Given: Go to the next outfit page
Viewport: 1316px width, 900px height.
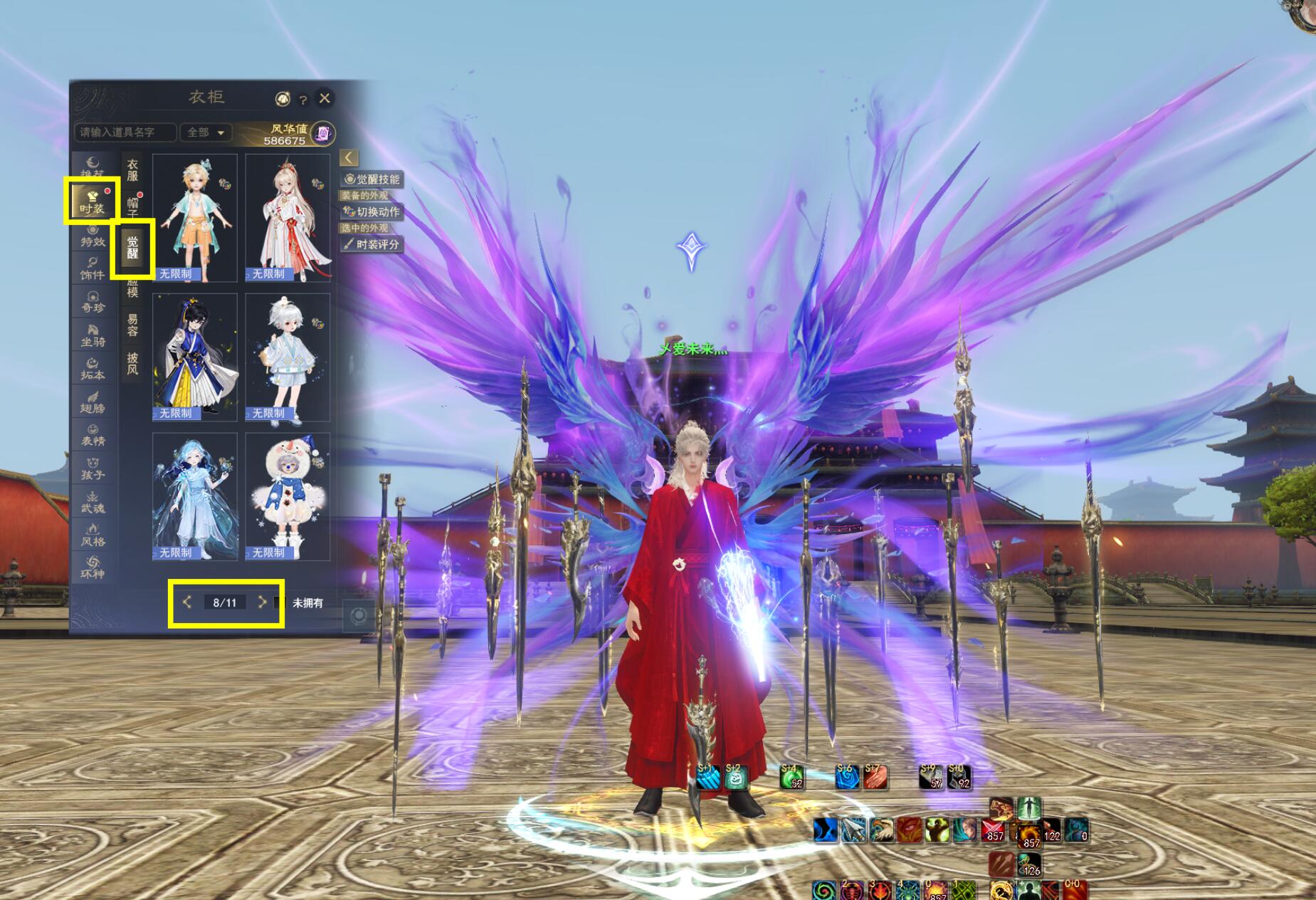Looking at the screenshot, I should (262, 602).
